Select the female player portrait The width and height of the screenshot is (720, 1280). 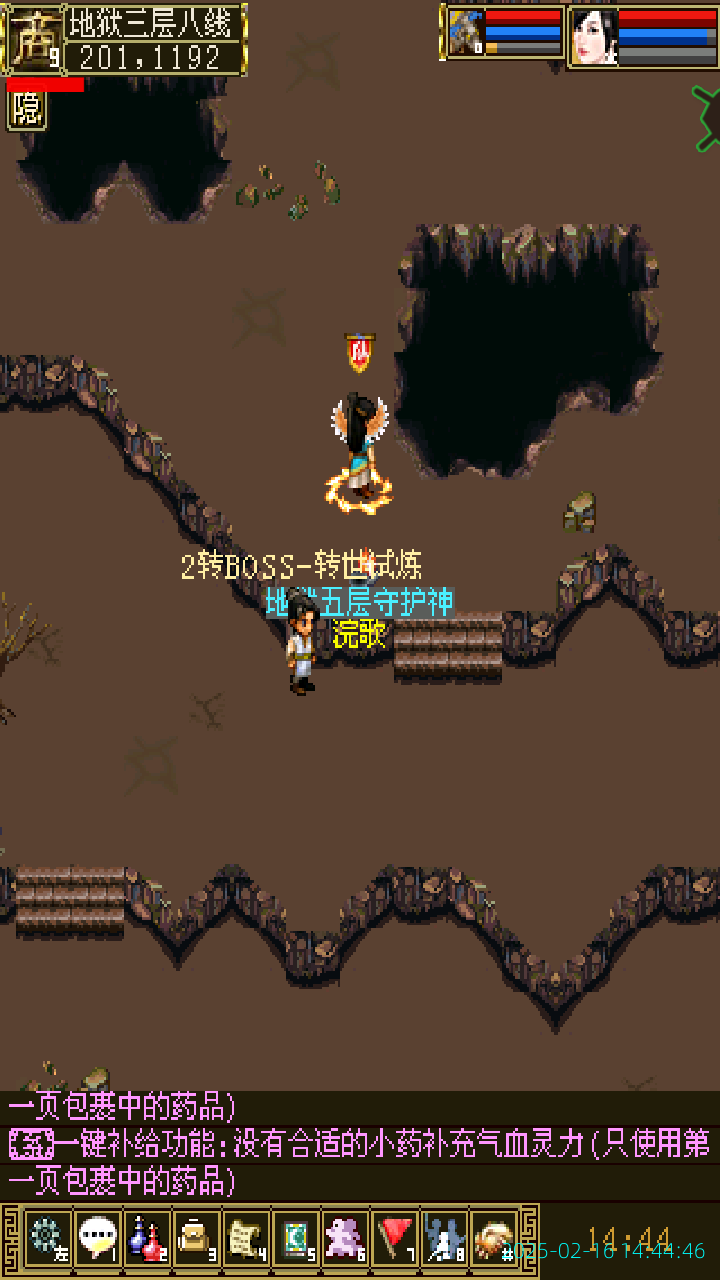coord(593,36)
